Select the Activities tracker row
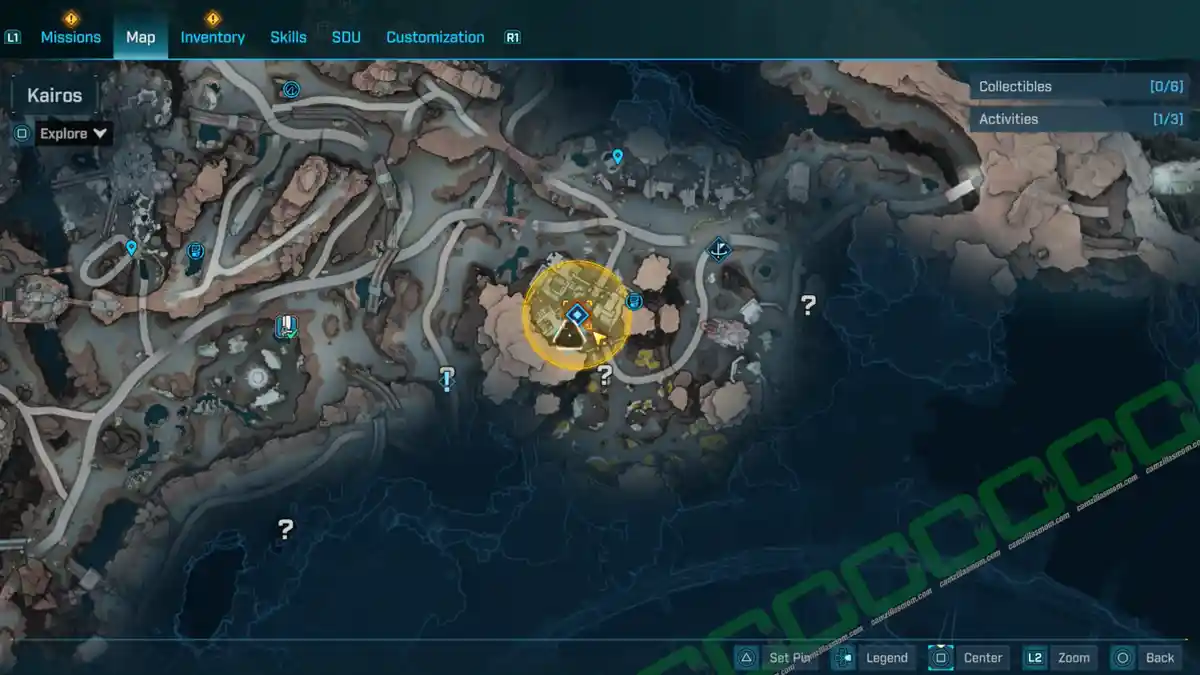Screen dimensions: 1200x675 coord(1080,119)
